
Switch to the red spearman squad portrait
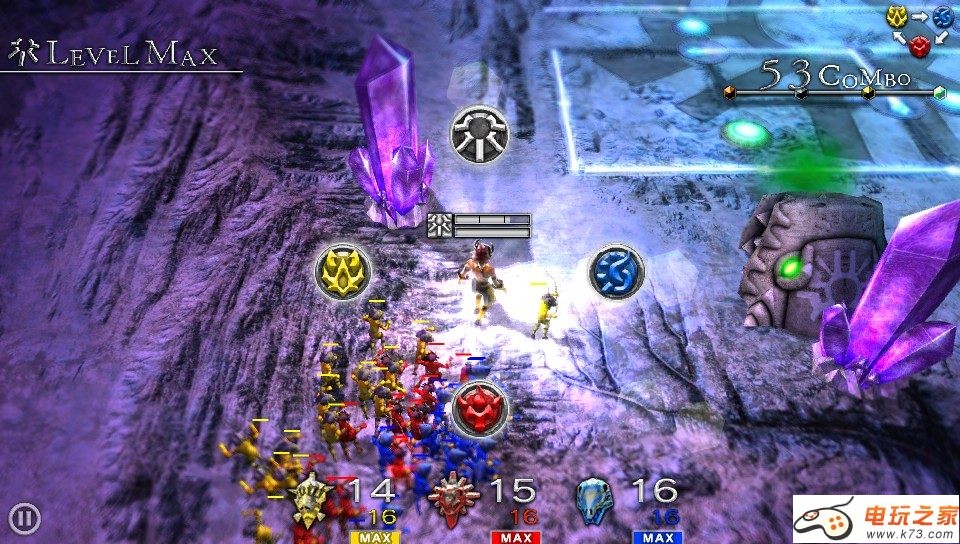pos(455,497)
